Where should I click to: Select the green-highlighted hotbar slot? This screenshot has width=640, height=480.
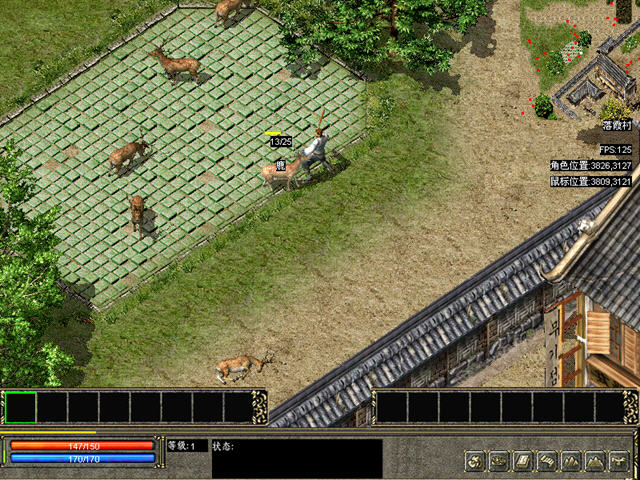[x=21, y=407]
